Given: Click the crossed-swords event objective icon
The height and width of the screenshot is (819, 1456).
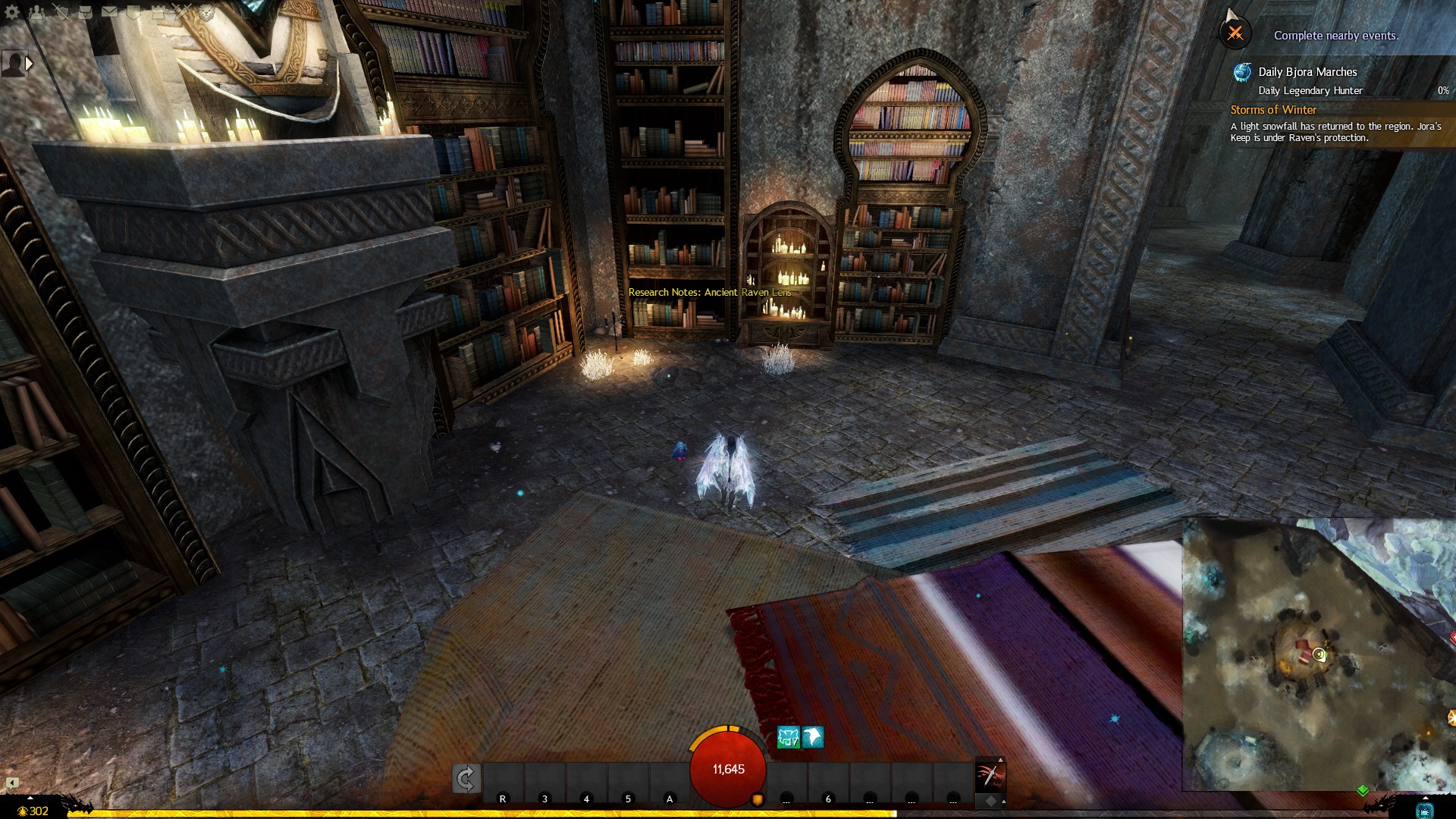Looking at the screenshot, I should (1235, 33).
